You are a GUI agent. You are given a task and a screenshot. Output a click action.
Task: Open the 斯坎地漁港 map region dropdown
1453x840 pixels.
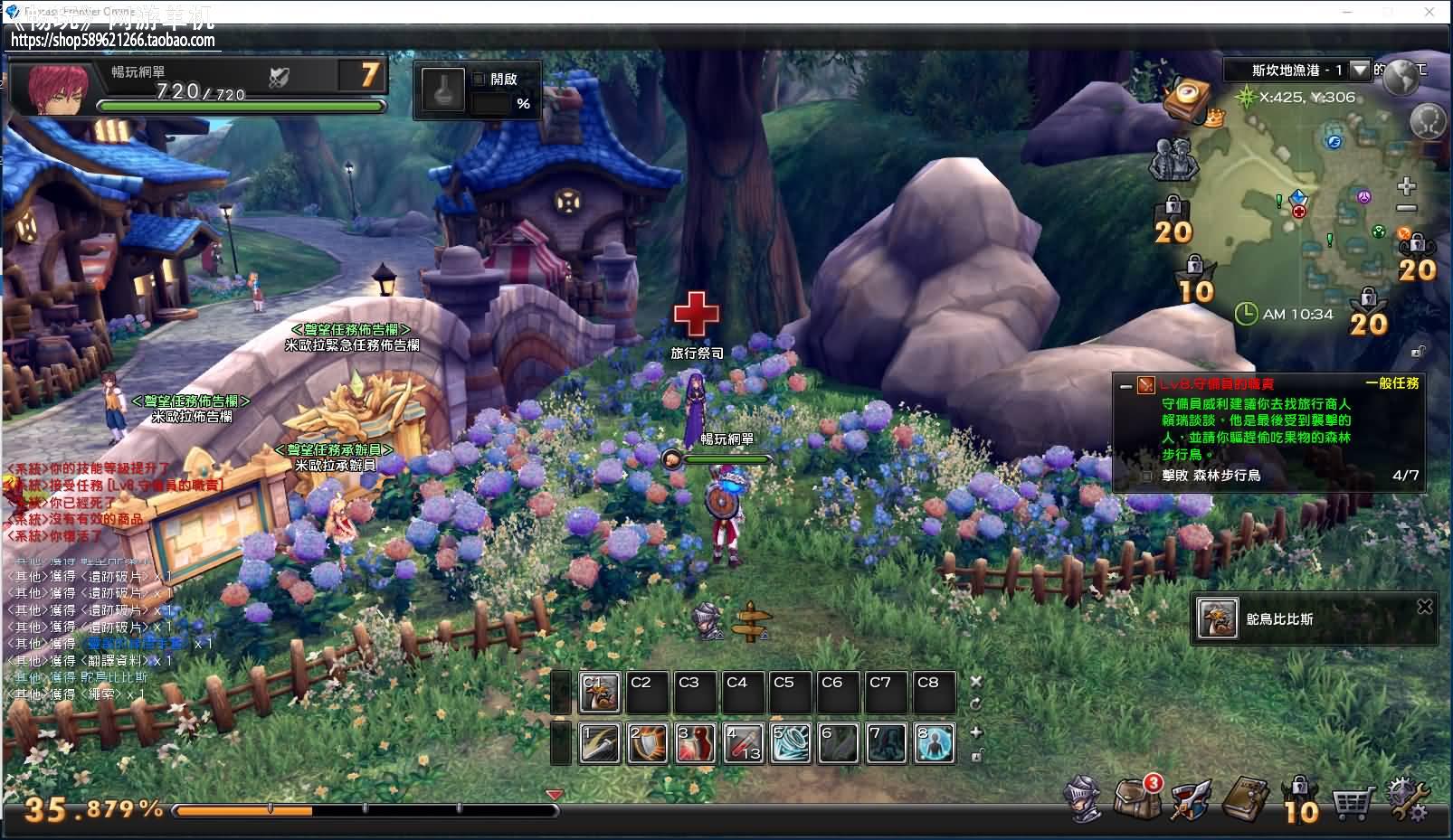point(1360,69)
